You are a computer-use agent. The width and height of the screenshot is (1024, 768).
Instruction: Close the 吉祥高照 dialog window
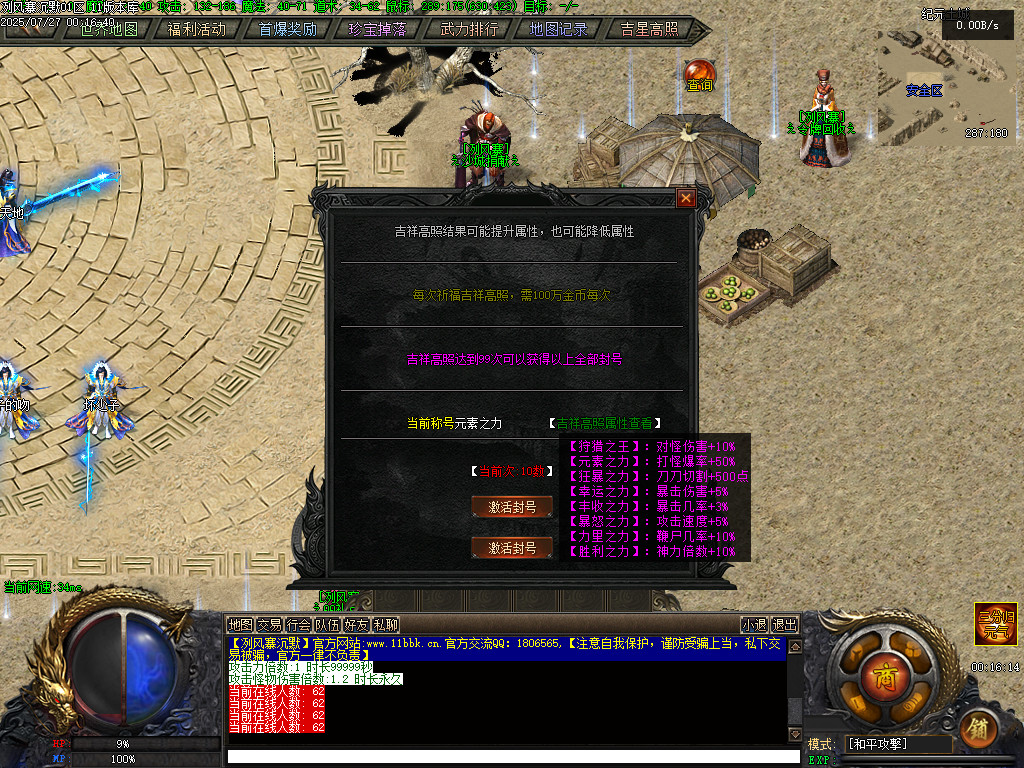(685, 198)
